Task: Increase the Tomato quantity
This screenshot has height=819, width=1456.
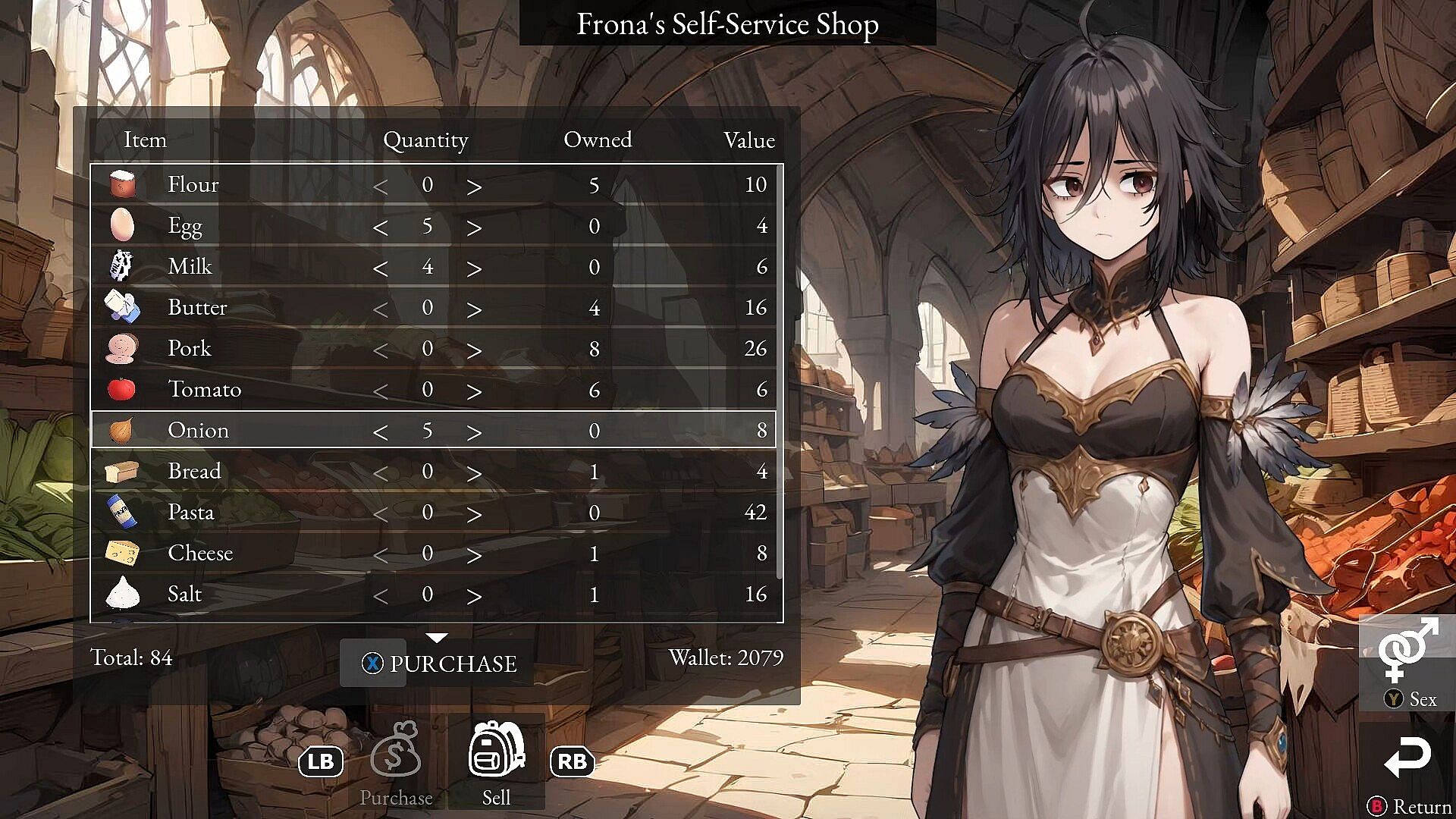Action: tap(474, 391)
